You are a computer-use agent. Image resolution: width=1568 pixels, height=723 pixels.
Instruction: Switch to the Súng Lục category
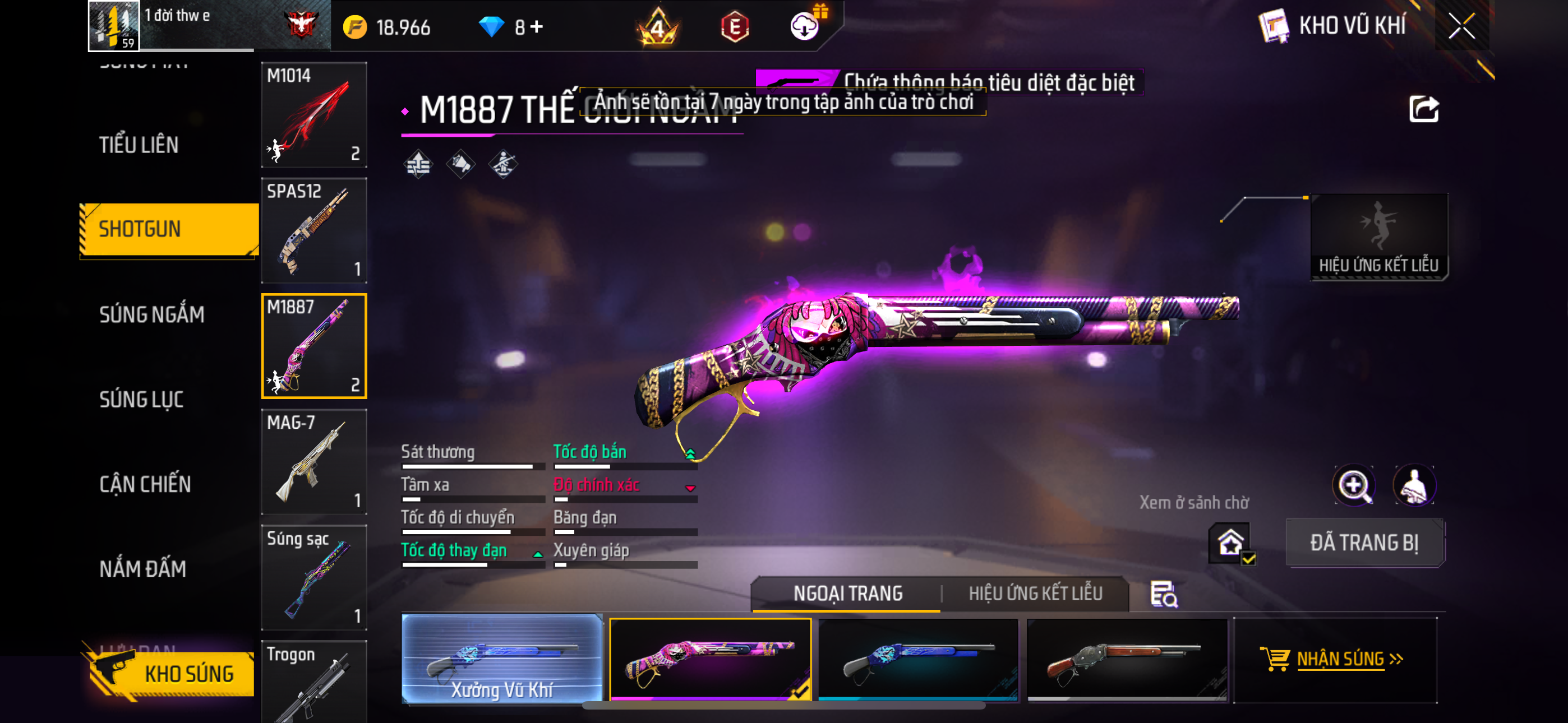click(141, 400)
